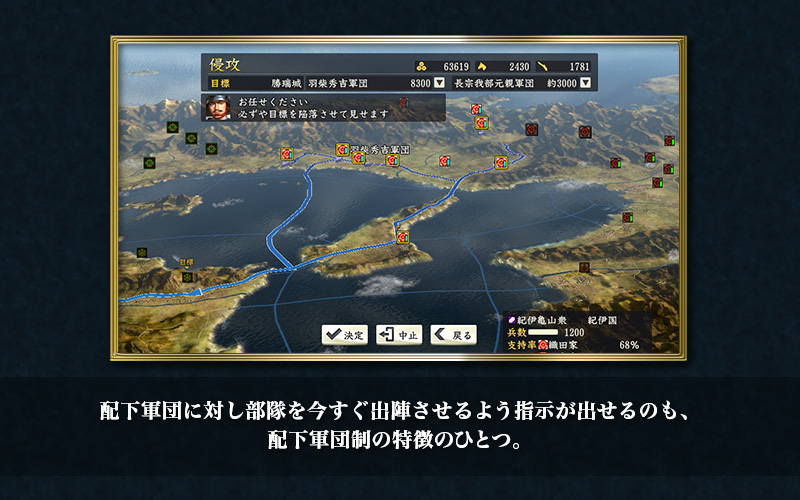The height and width of the screenshot is (500, 800).
Task: Confirm the invasion with 決定
Action: (345, 334)
